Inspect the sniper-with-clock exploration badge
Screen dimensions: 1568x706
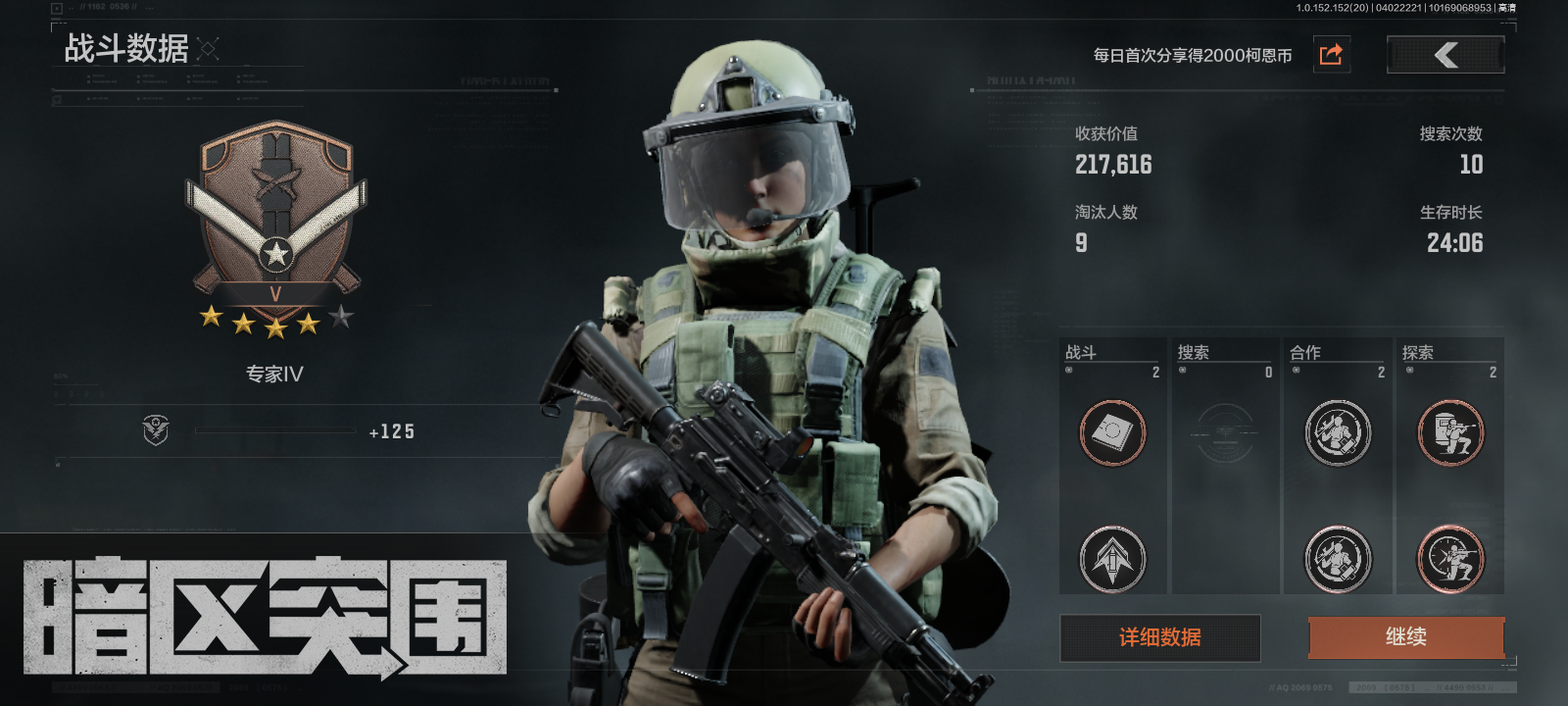point(1450,559)
